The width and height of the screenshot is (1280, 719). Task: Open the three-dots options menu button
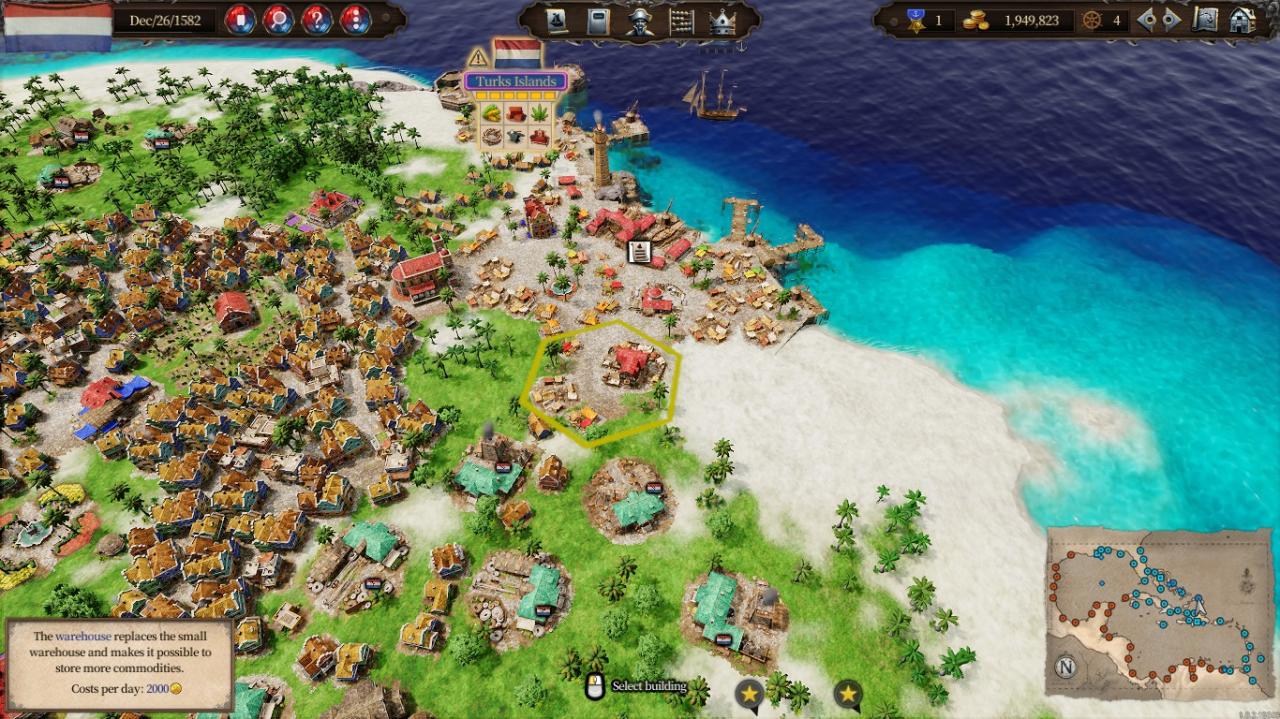[x=355, y=20]
